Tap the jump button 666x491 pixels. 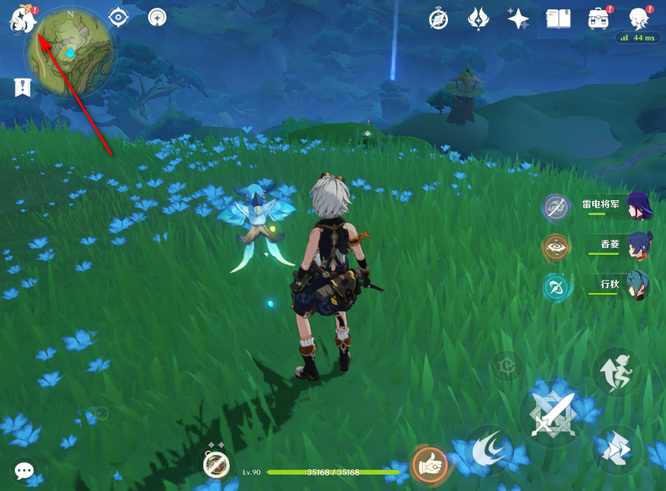[616, 372]
